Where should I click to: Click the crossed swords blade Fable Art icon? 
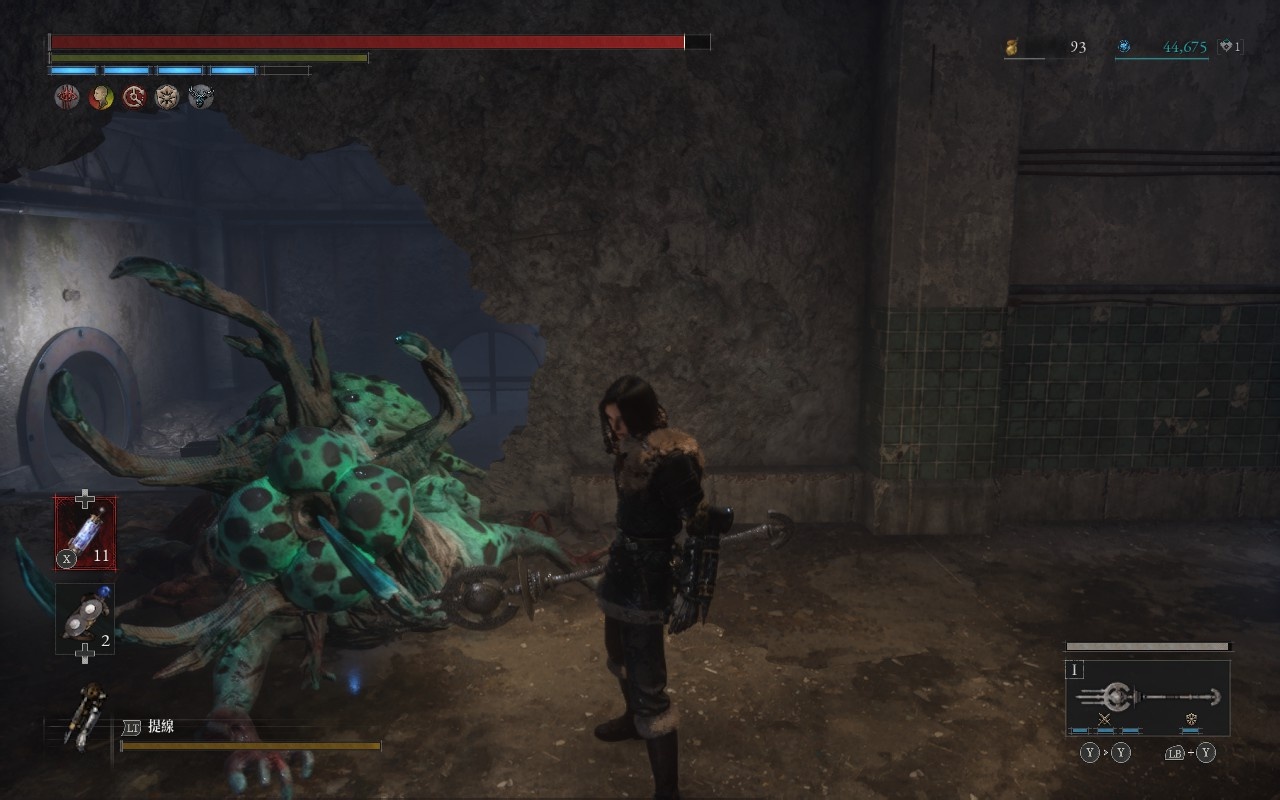point(1105,719)
